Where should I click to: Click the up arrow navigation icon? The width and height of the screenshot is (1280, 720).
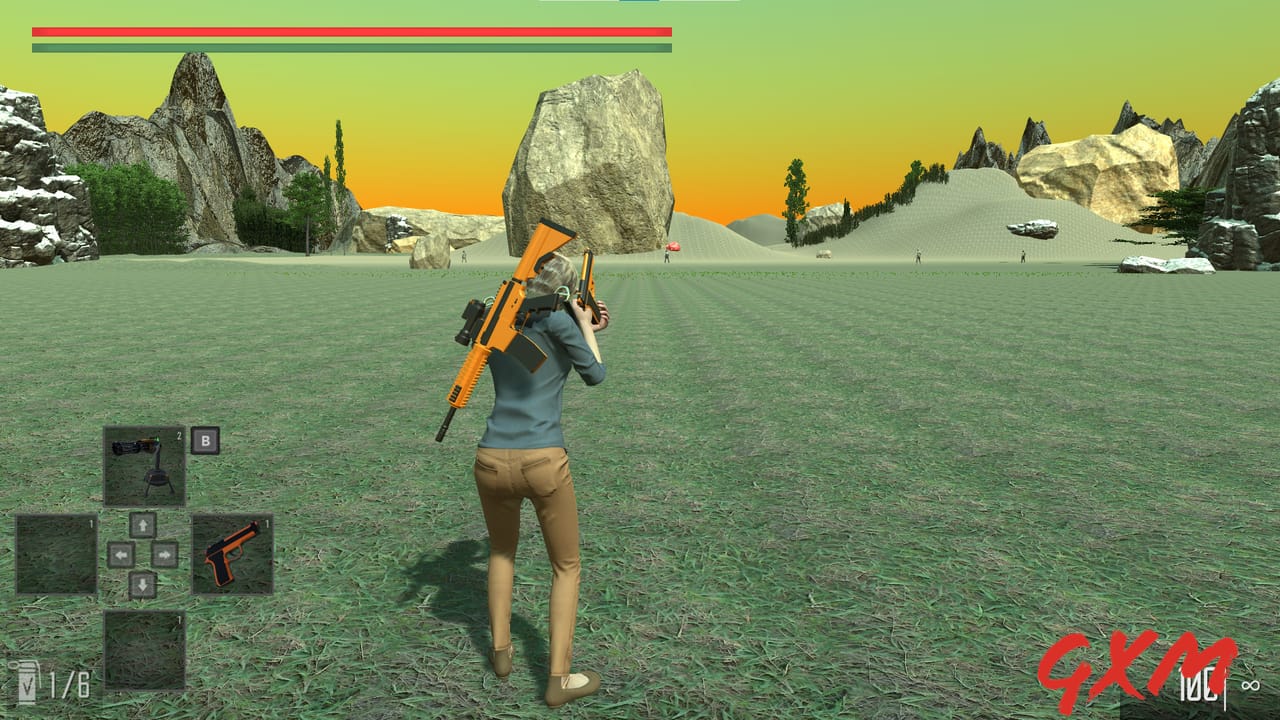[x=143, y=524]
